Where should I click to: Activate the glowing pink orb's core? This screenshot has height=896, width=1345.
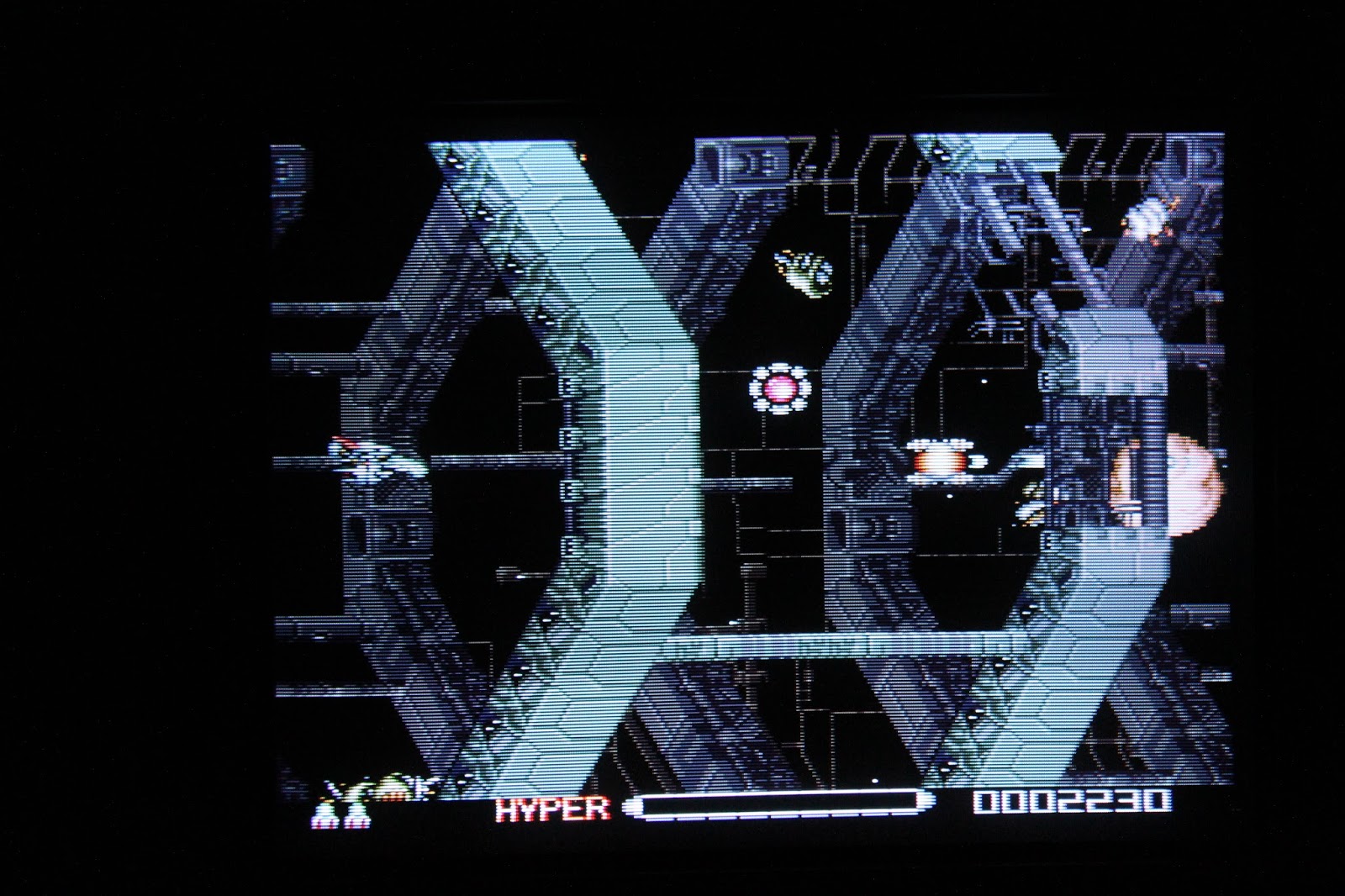(782, 387)
